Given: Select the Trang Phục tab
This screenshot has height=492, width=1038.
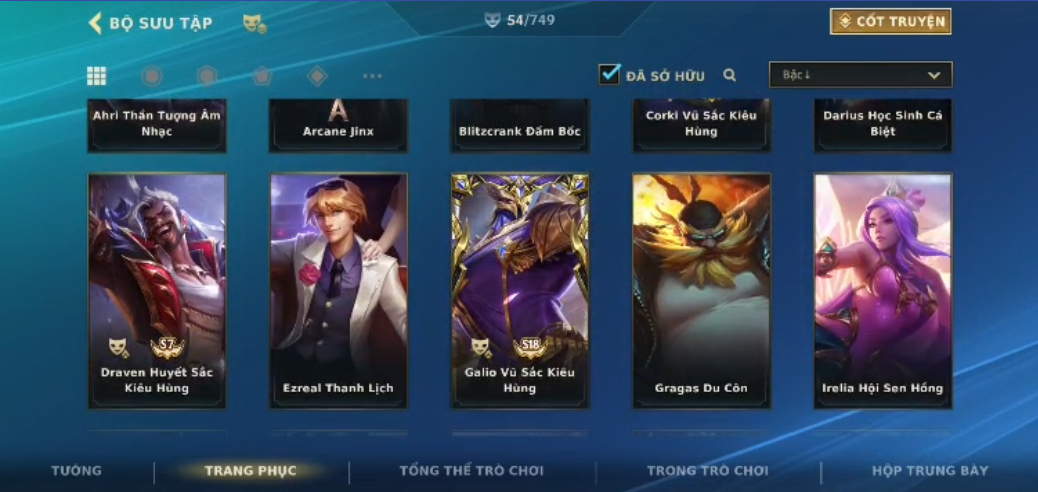Looking at the screenshot, I should point(251,471).
